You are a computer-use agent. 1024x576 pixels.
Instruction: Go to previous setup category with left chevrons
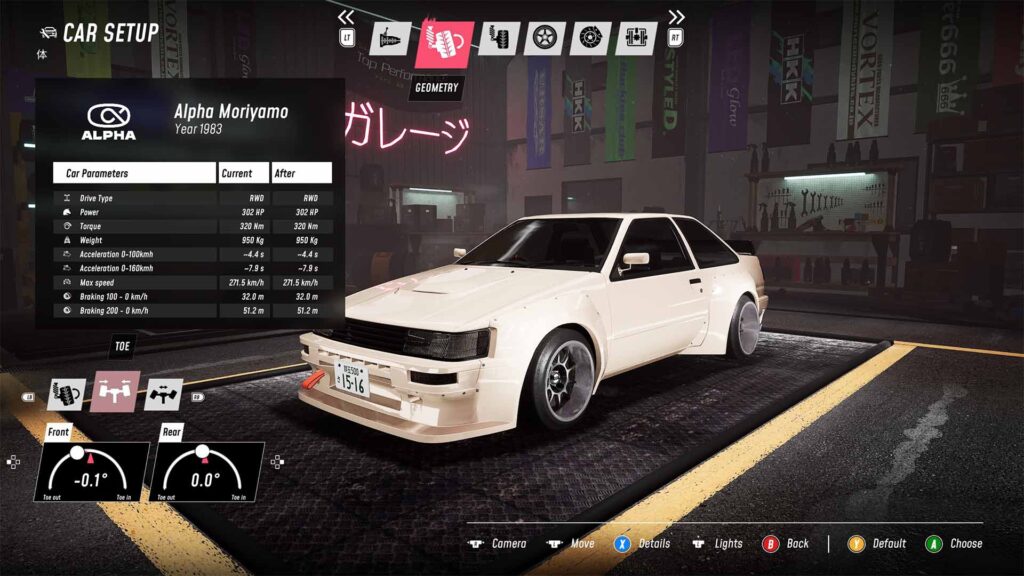[x=346, y=16]
